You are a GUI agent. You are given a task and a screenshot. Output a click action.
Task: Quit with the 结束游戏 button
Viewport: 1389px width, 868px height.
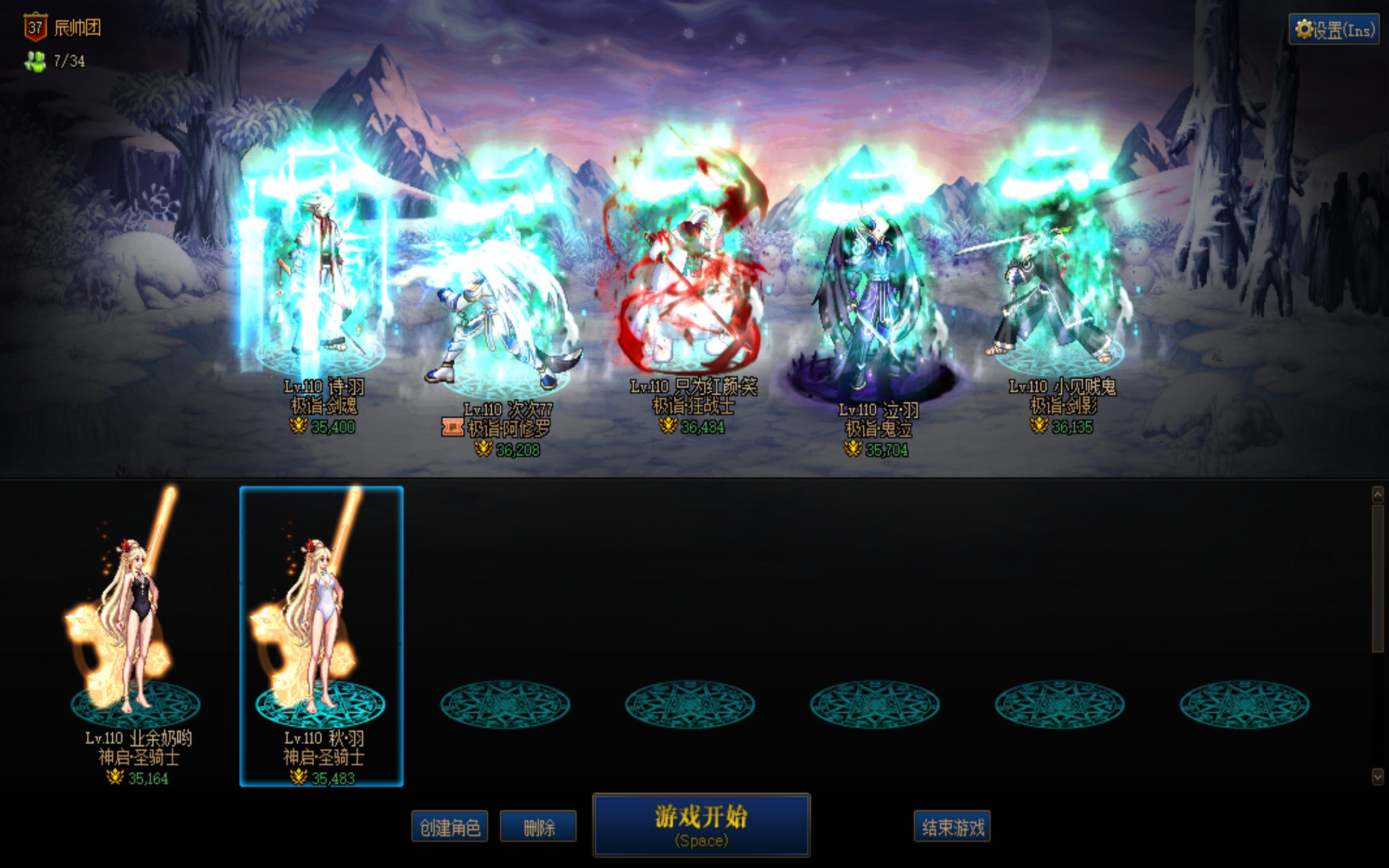(952, 827)
